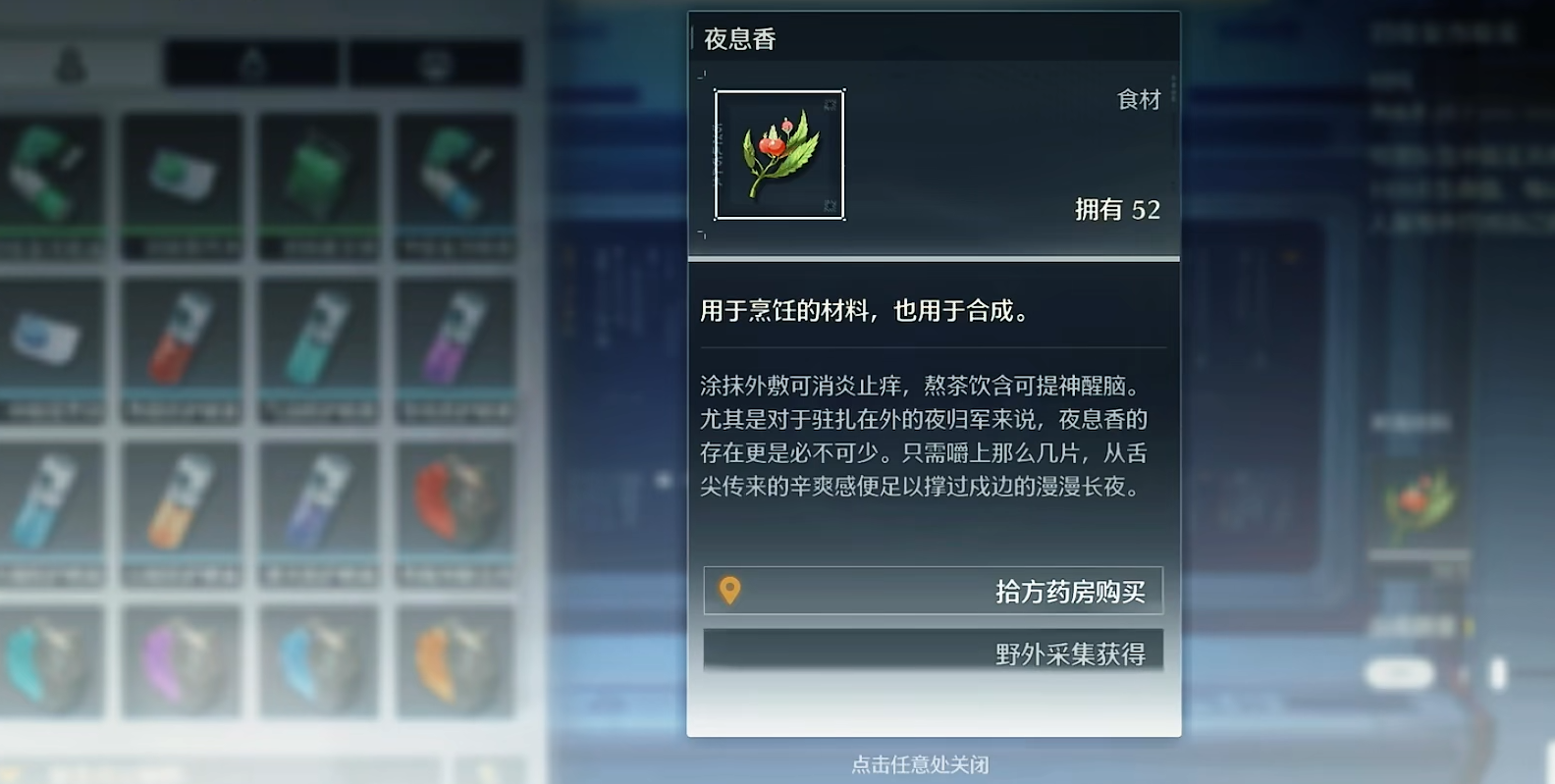
Task: Click the 食材 category label
Action: click(1137, 99)
